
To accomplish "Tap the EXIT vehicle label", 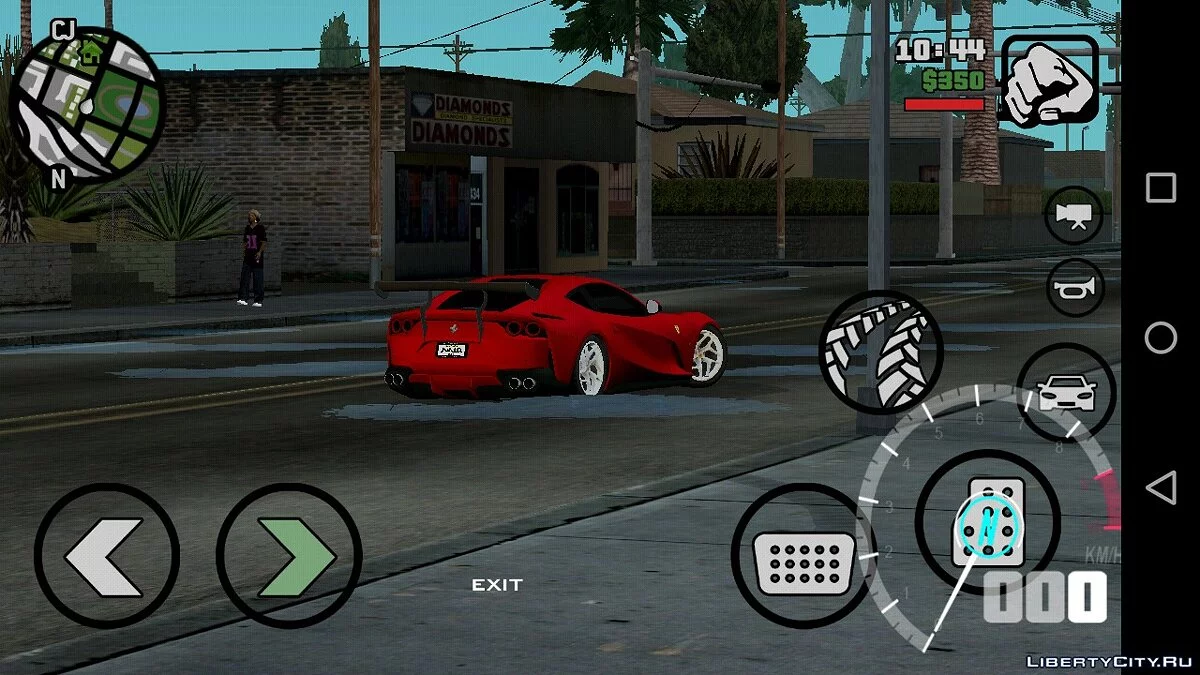I will point(497,585).
